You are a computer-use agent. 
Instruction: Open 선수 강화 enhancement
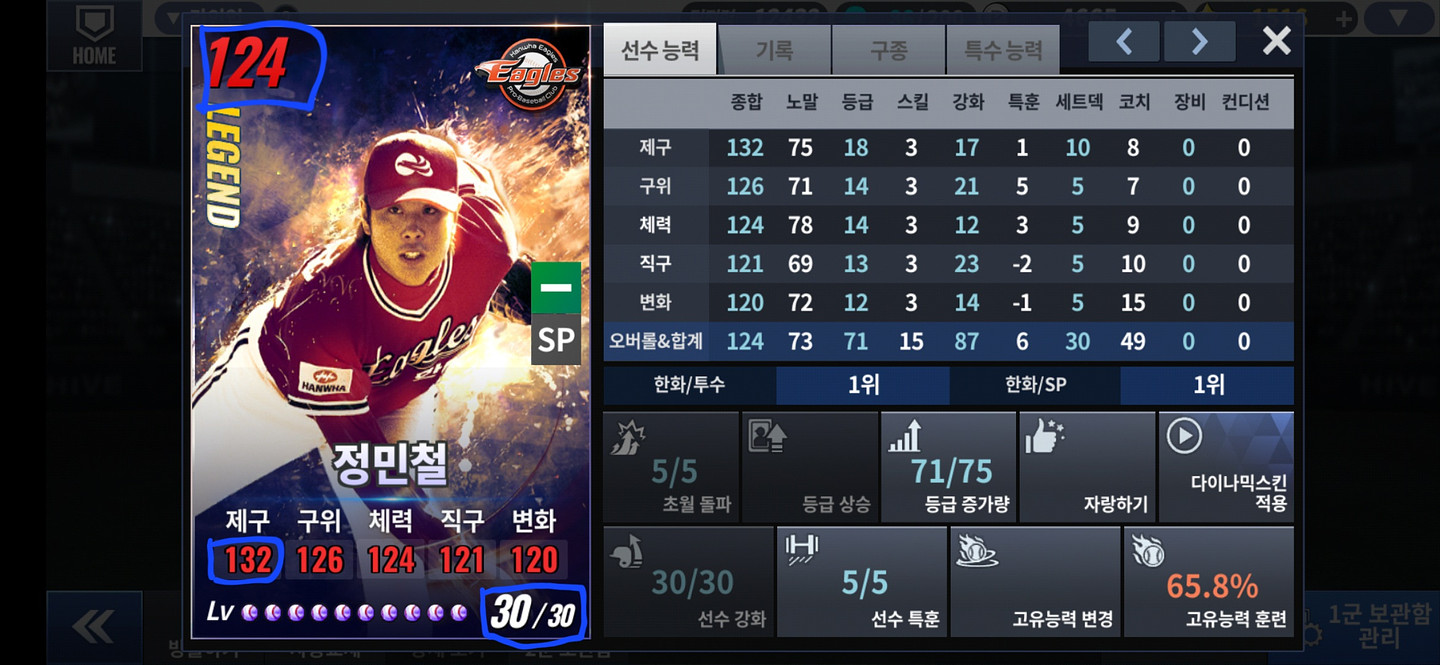coord(689,582)
